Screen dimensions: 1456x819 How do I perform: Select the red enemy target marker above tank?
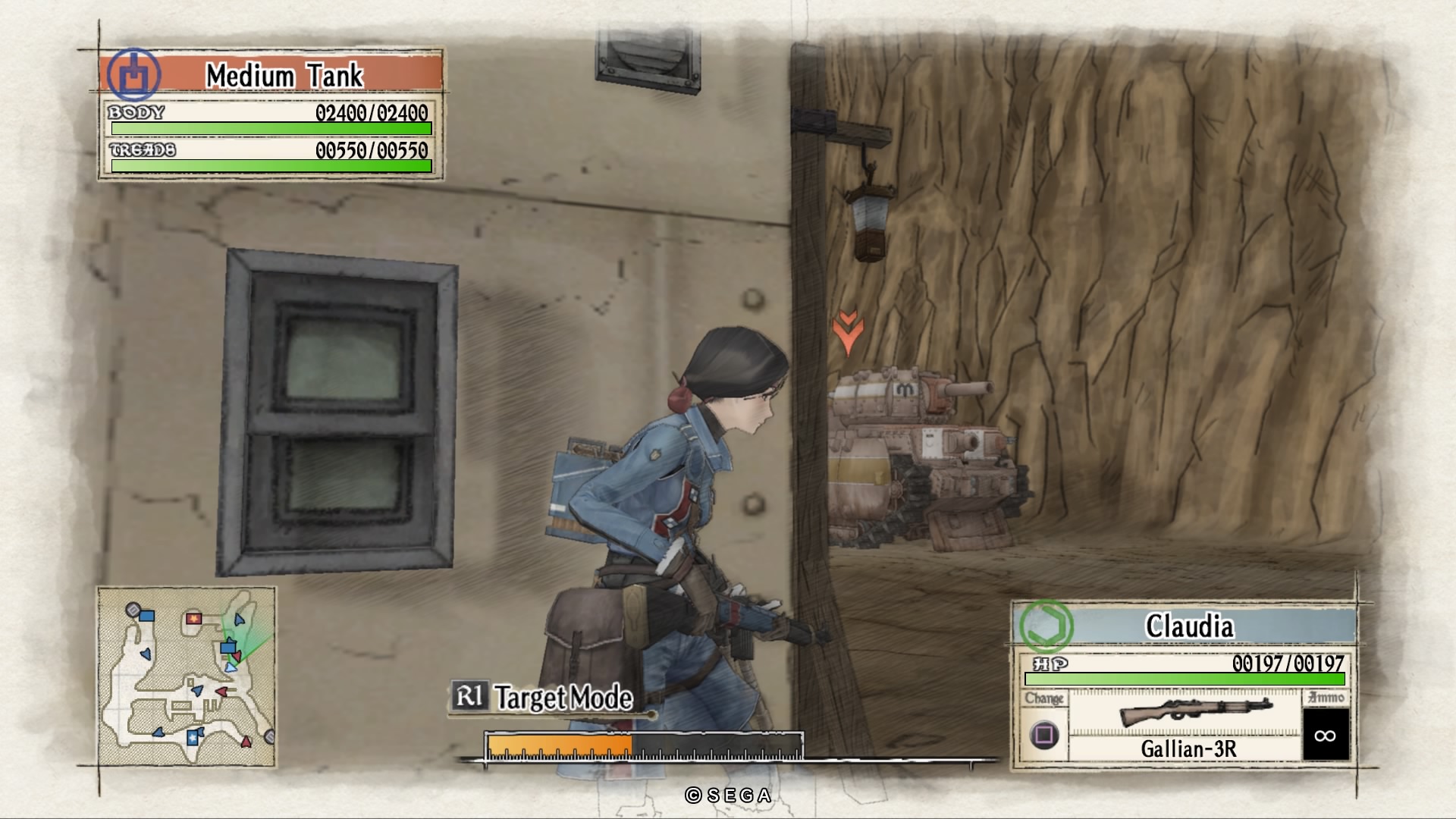[847, 331]
